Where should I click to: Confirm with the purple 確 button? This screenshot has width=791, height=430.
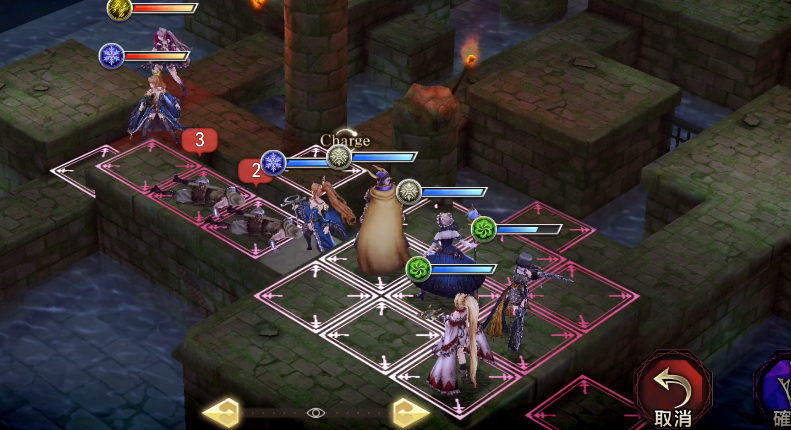tap(777, 392)
